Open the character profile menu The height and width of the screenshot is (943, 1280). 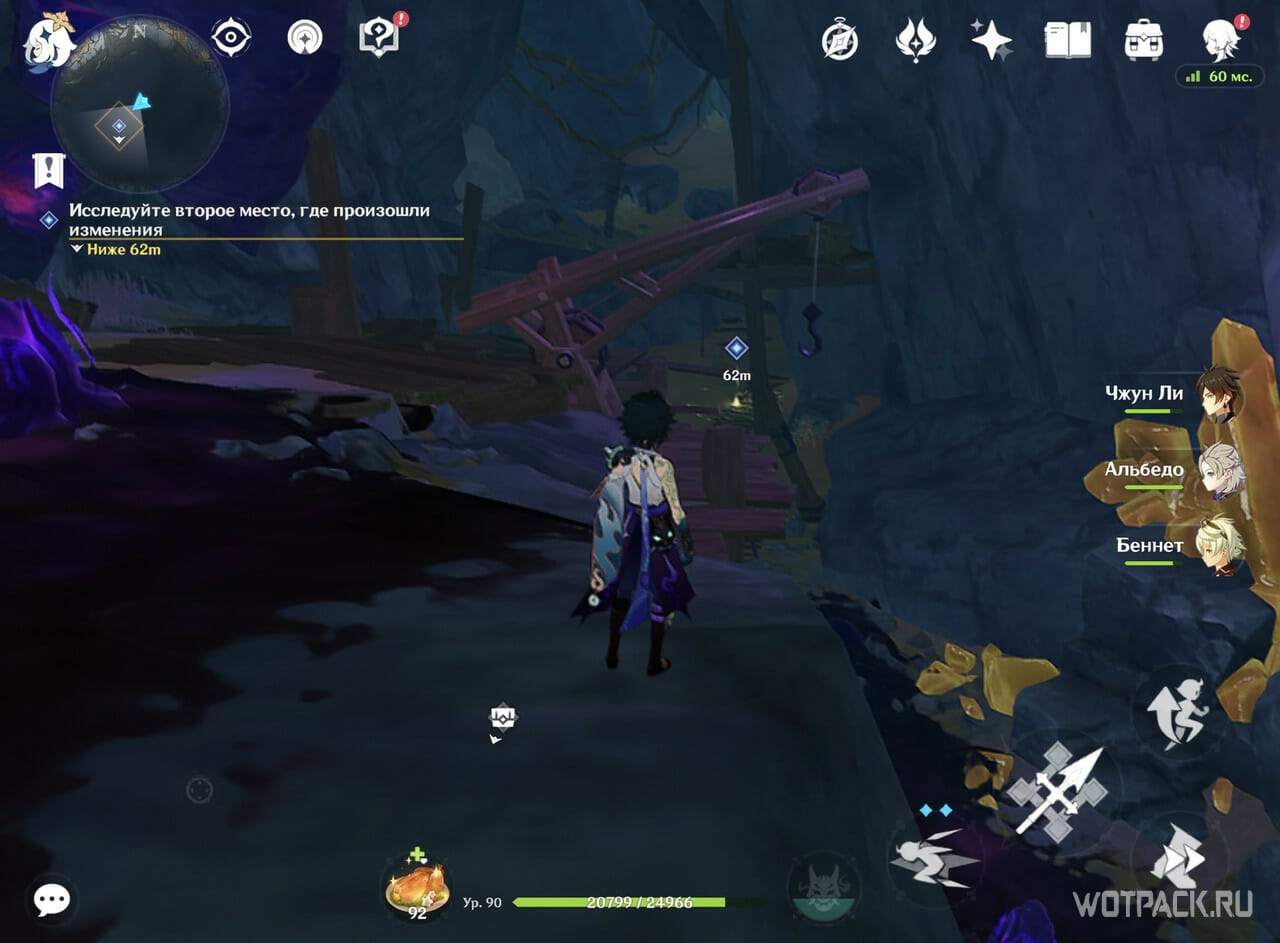pyautogui.click(x=1221, y=41)
